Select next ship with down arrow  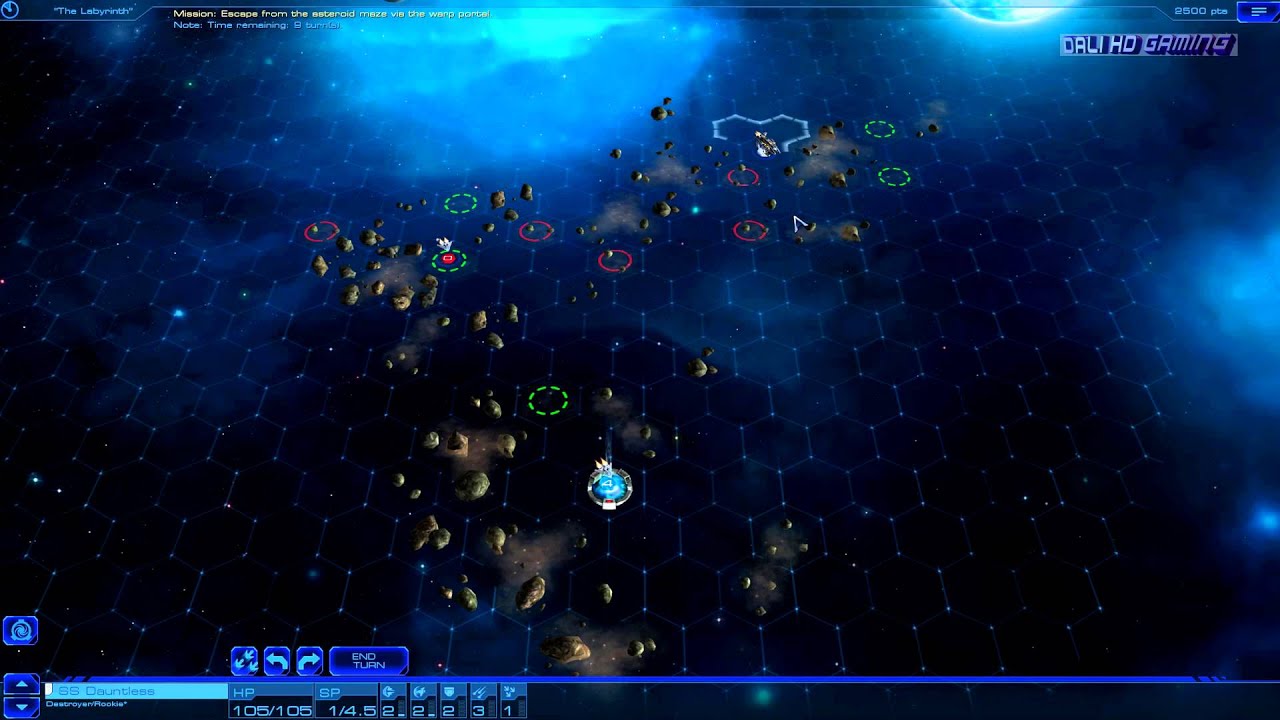[x=21, y=707]
